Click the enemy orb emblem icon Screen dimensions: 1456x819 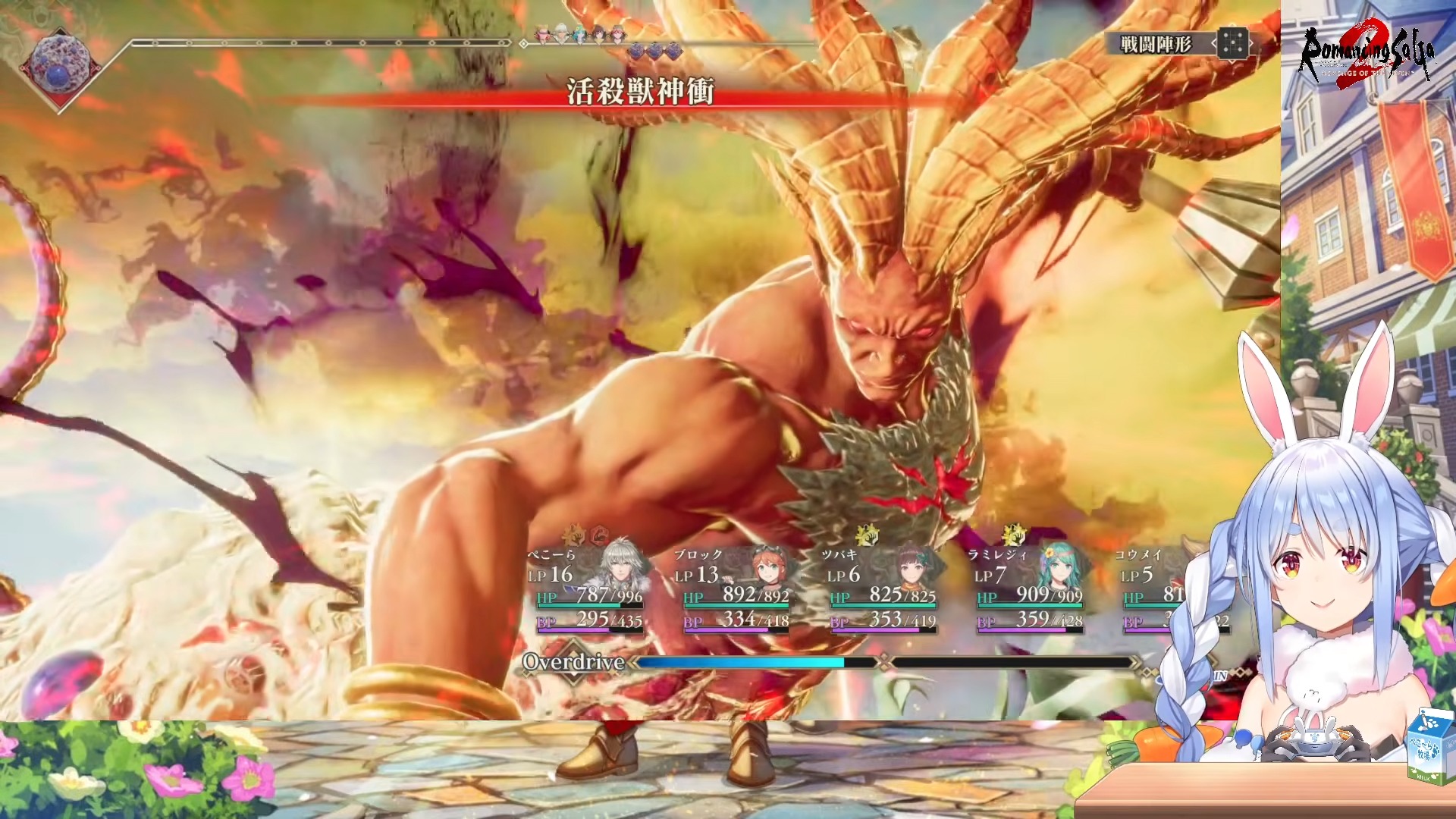click(x=58, y=67)
